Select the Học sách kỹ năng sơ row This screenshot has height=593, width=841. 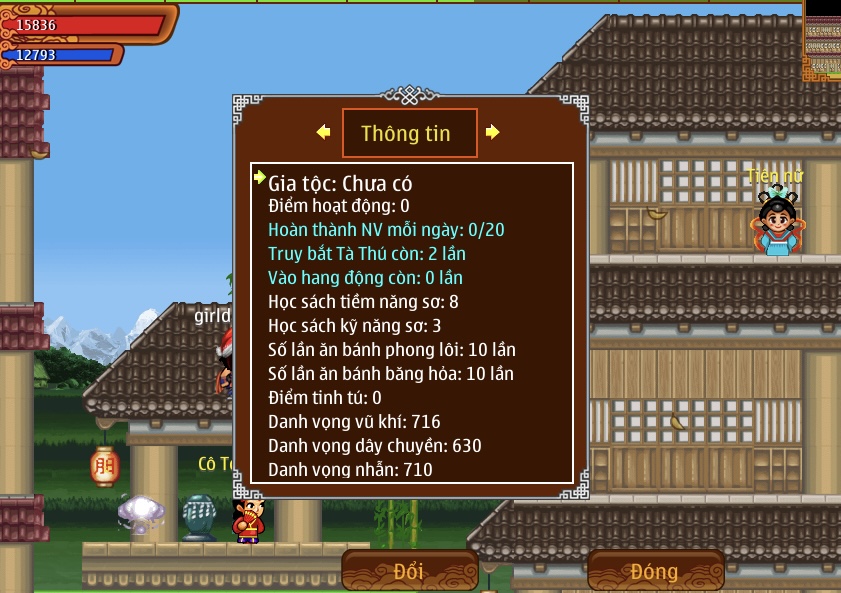(355, 325)
